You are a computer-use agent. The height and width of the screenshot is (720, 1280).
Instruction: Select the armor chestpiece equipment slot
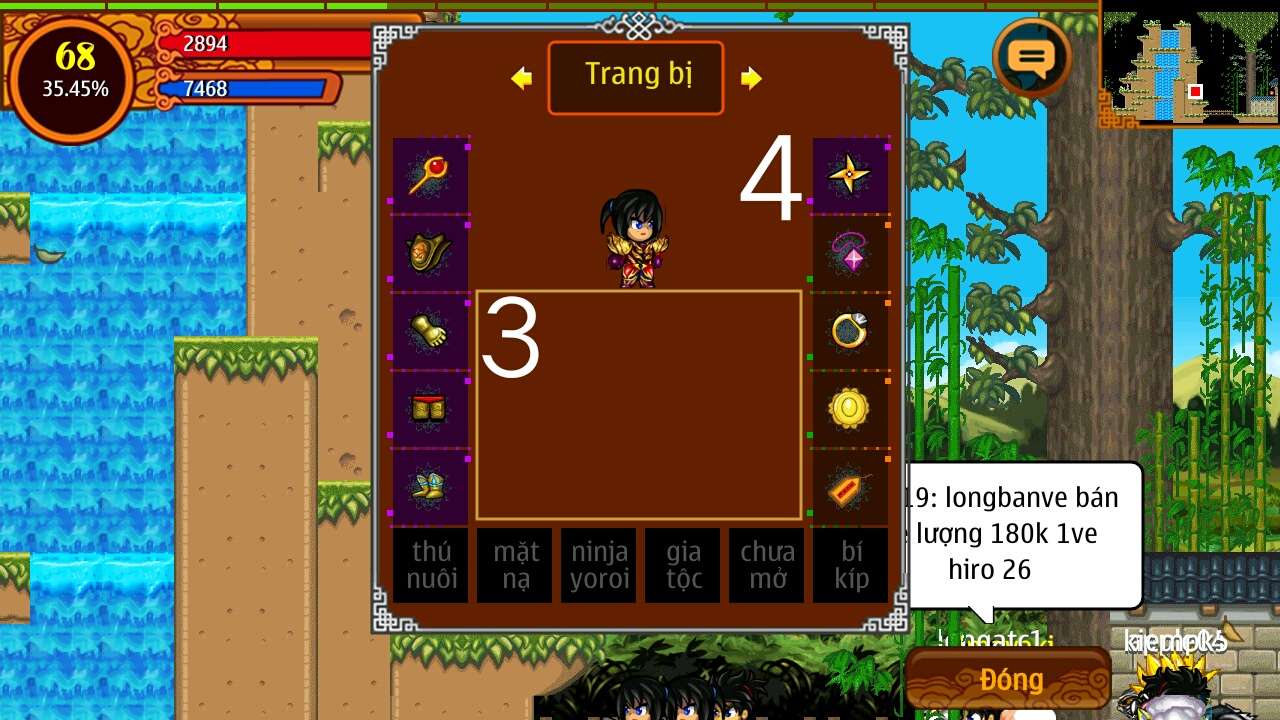(430, 253)
